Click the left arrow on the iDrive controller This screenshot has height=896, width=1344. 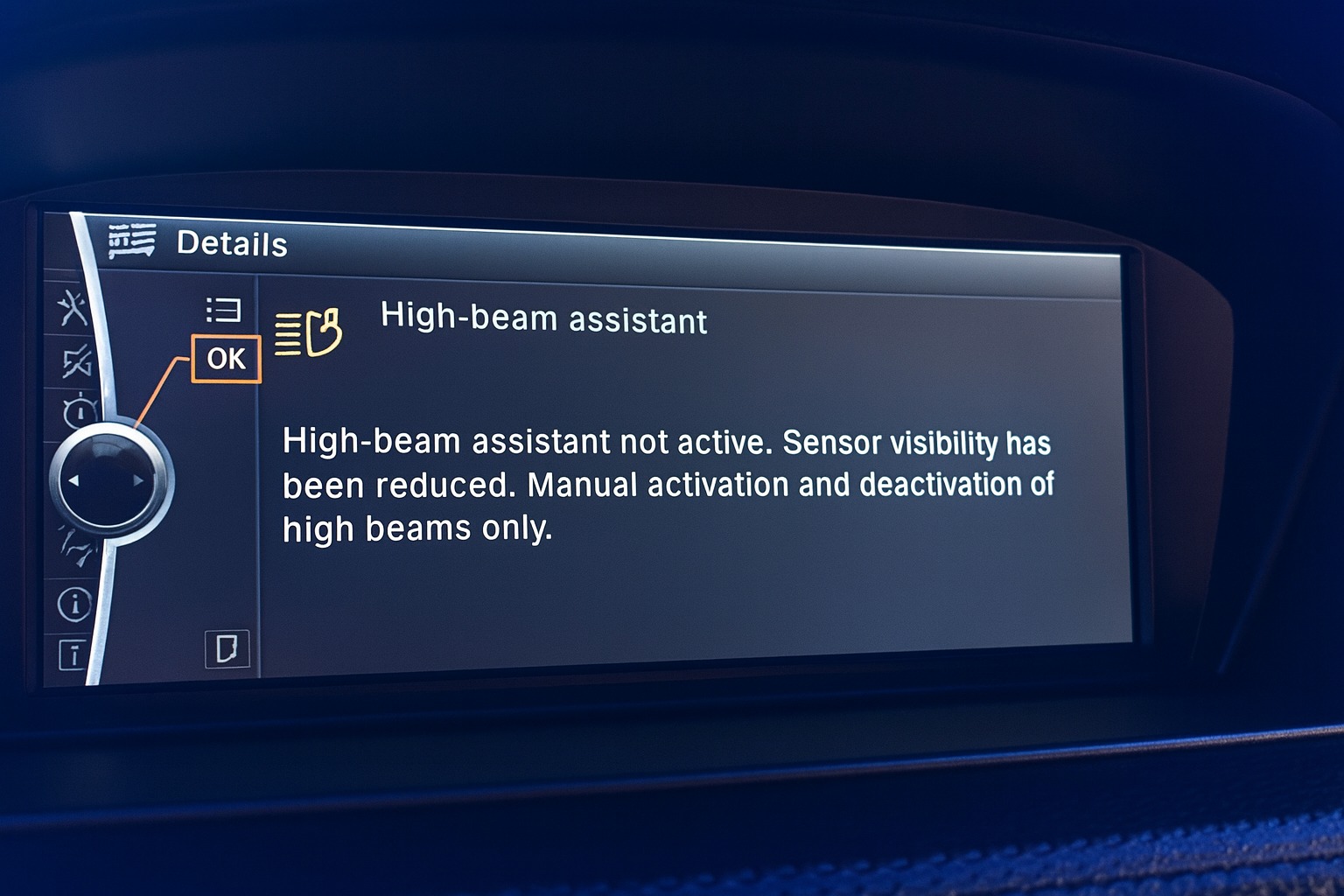tap(72, 479)
